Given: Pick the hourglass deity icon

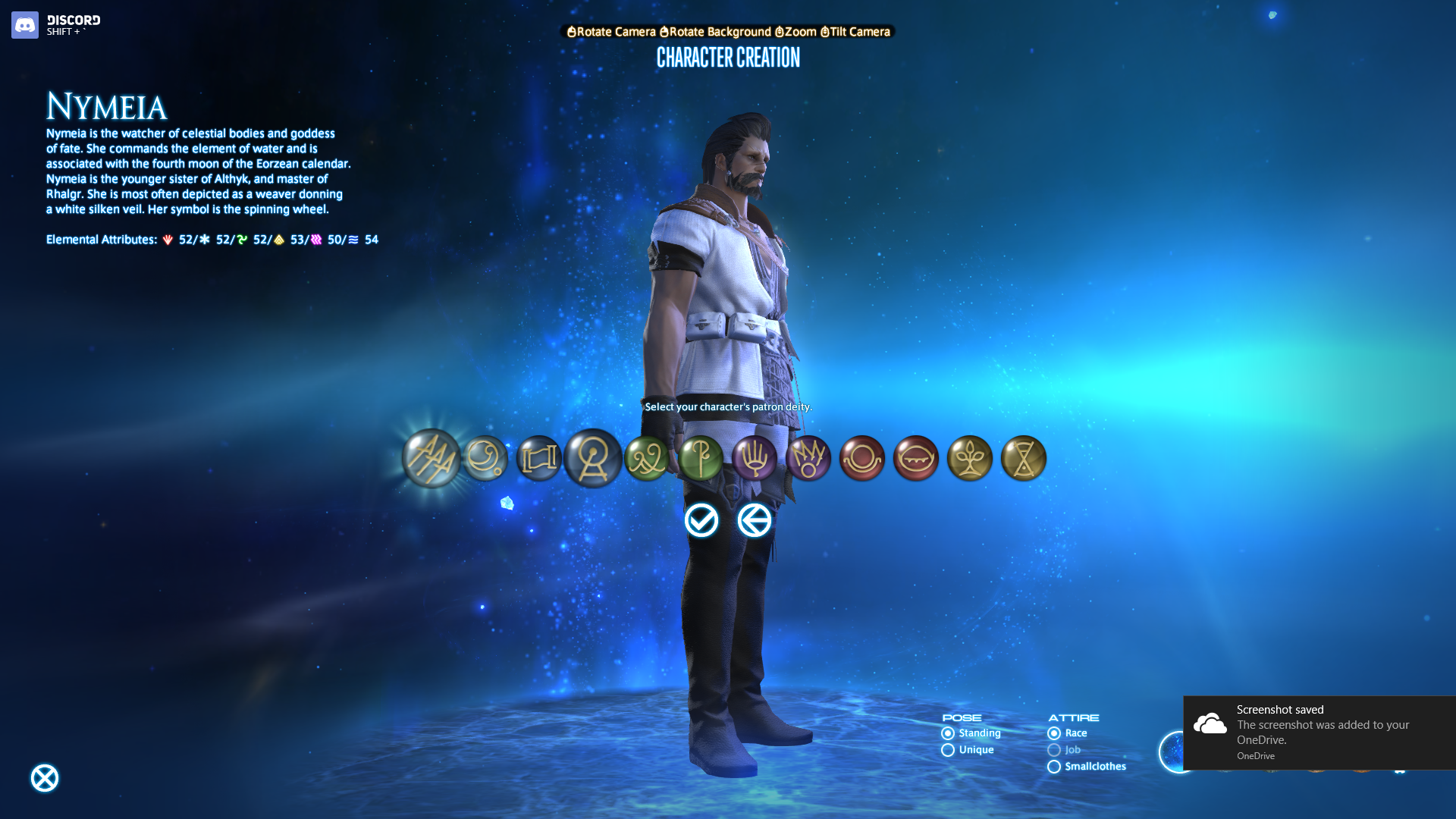Looking at the screenshot, I should tap(1024, 458).
